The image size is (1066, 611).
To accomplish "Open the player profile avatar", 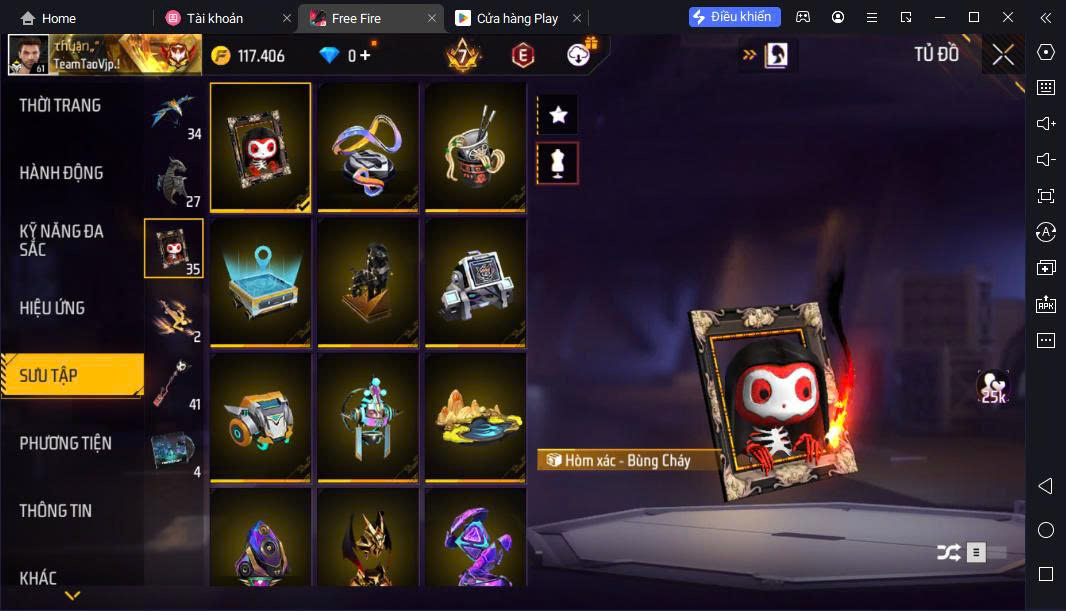I will (x=28, y=56).
